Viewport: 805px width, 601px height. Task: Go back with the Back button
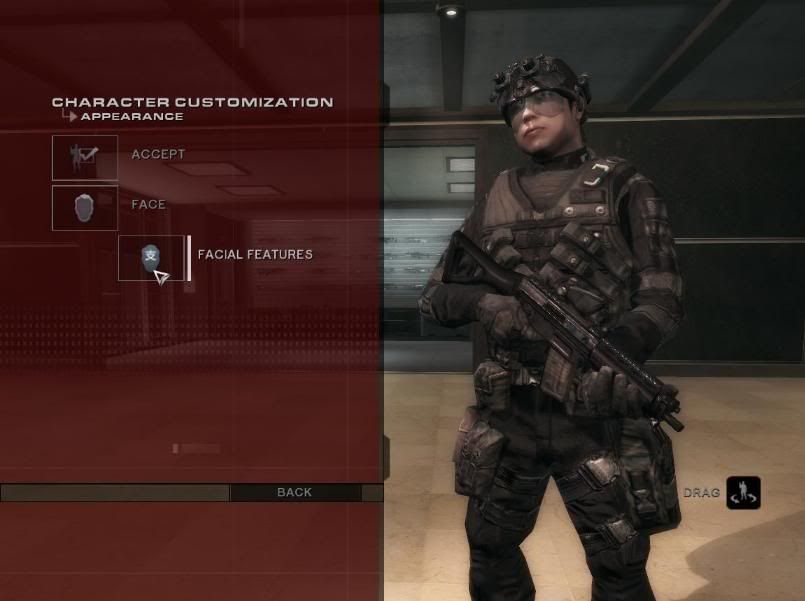(295, 493)
